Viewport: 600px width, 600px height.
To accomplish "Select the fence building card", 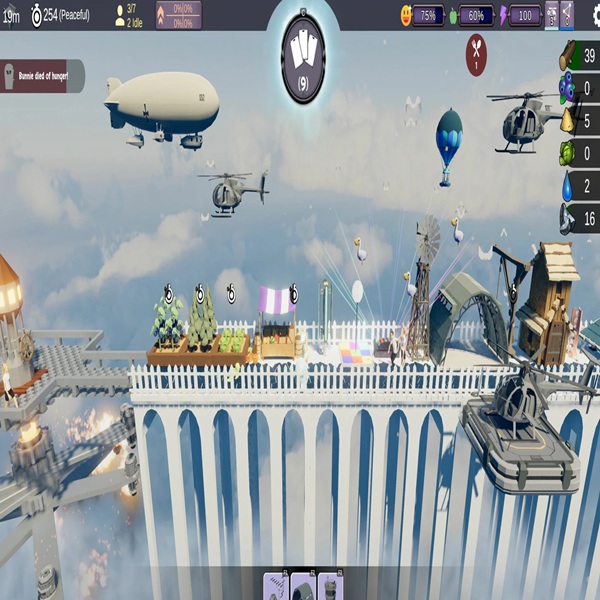I will coord(276,587).
